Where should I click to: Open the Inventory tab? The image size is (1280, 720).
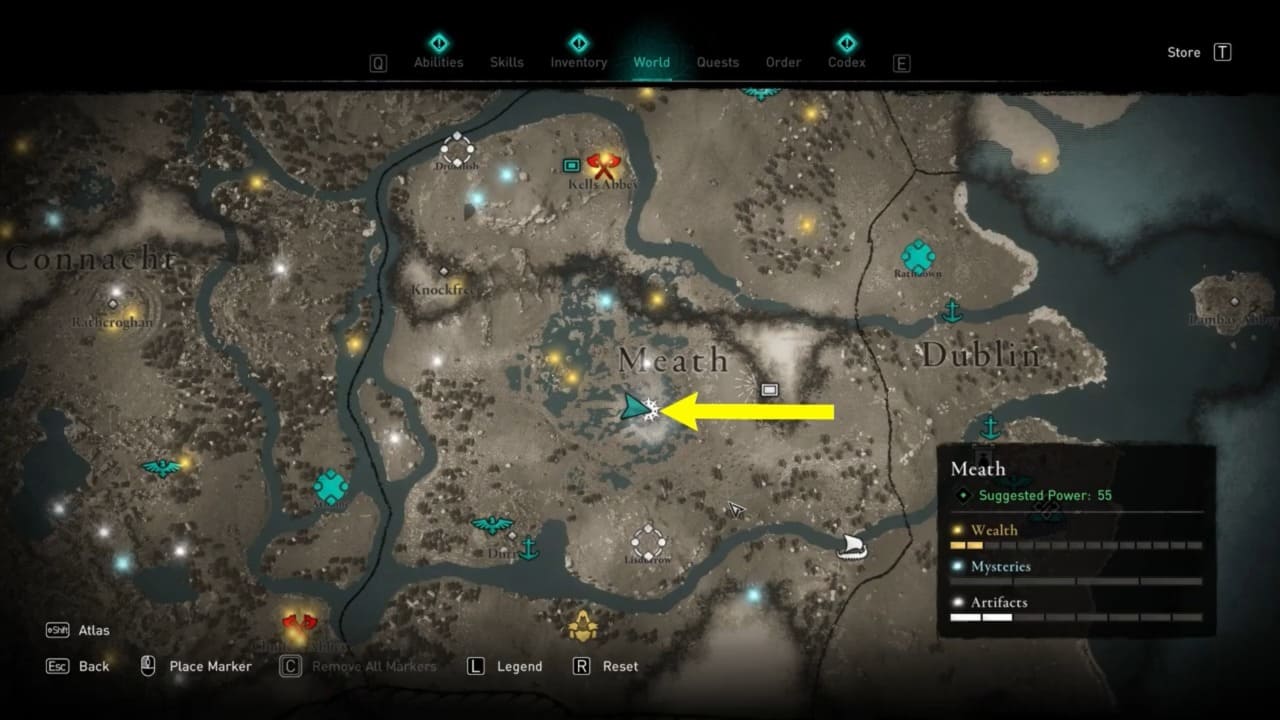point(578,61)
